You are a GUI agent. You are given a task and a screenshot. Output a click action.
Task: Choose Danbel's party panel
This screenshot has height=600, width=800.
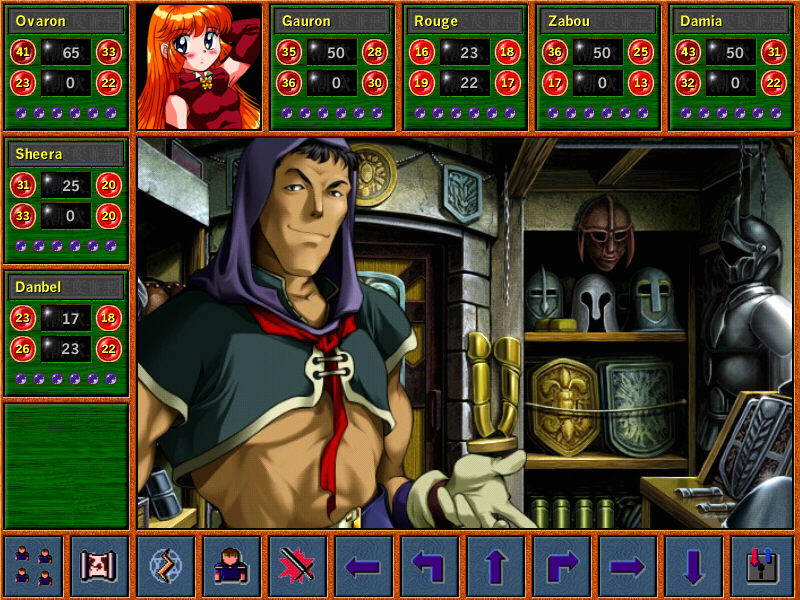(66, 333)
